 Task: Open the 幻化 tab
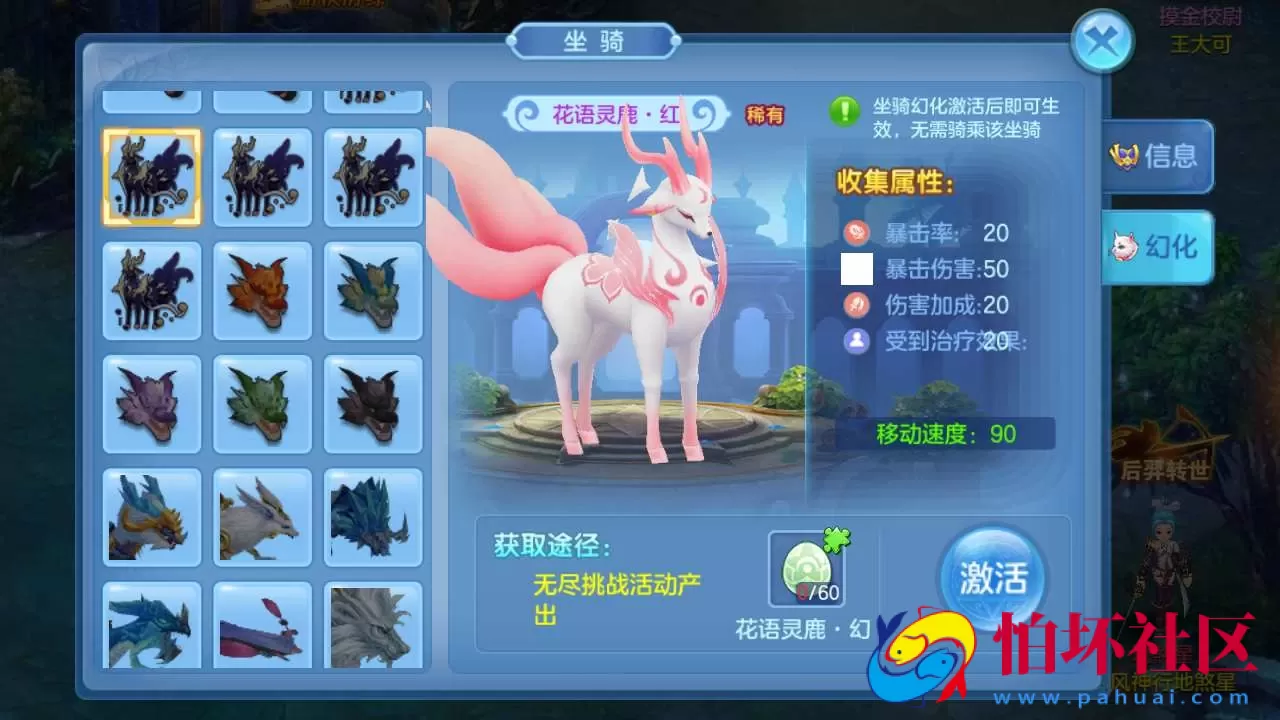(1160, 248)
